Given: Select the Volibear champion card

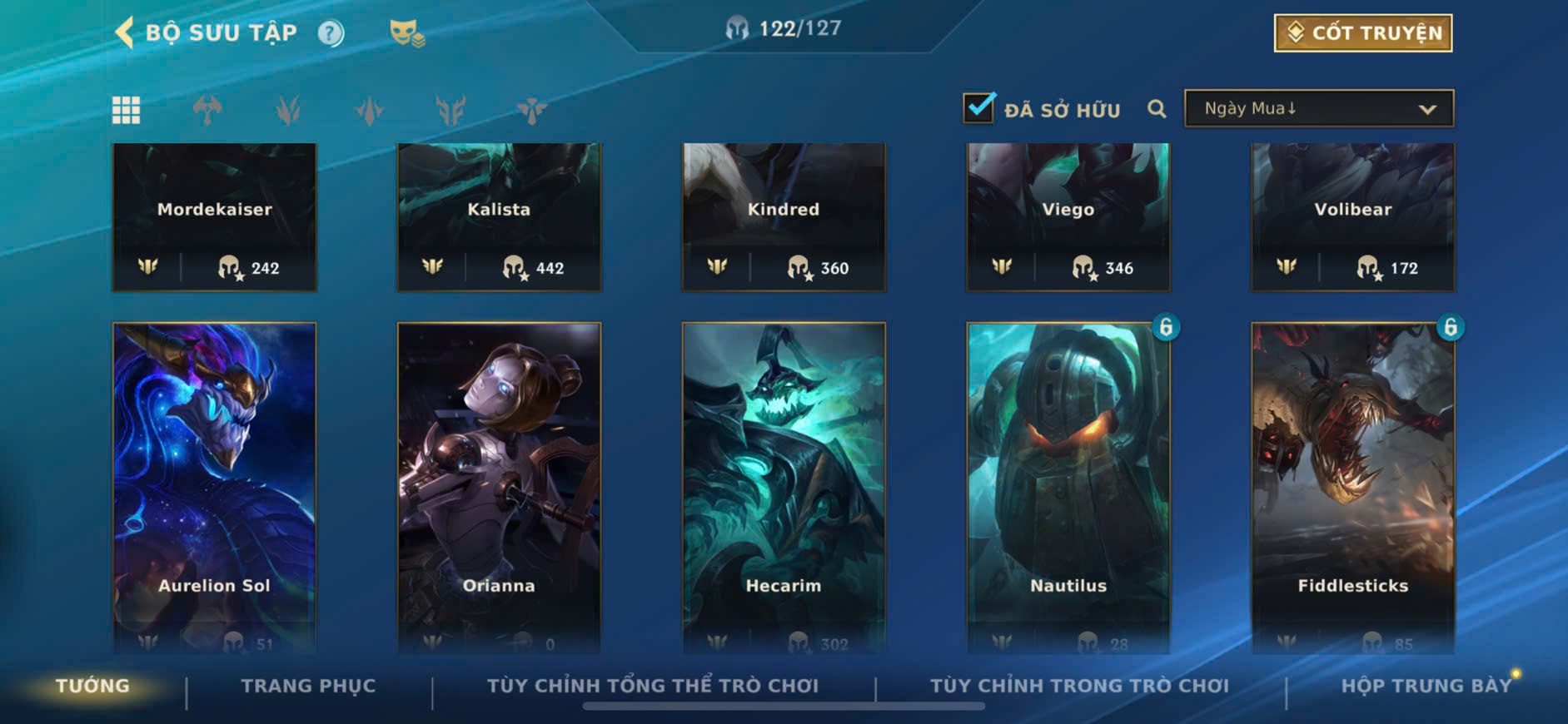Looking at the screenshot, I should point(1353,216).
